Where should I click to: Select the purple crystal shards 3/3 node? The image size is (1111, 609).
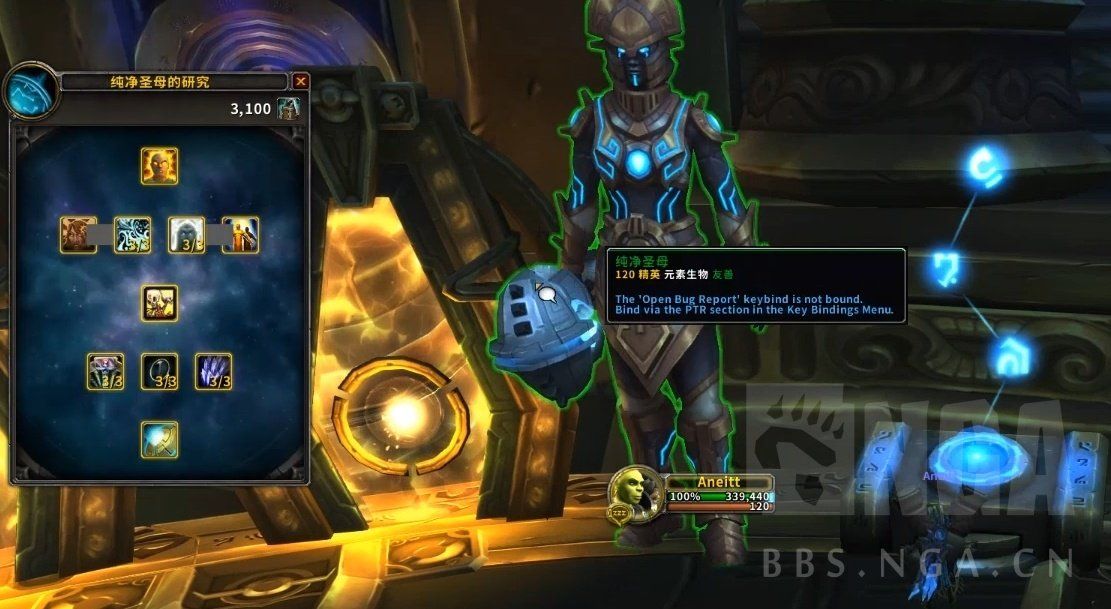[x=213, y=372]
